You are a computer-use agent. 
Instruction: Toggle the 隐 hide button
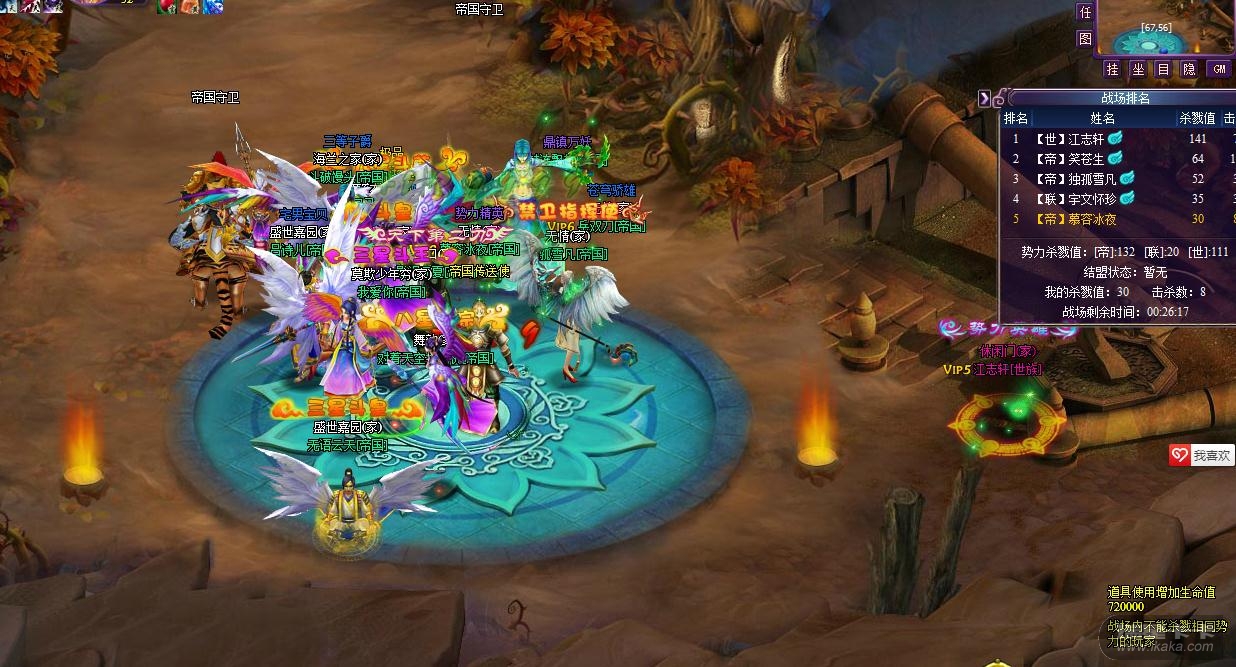point(1189,69)
